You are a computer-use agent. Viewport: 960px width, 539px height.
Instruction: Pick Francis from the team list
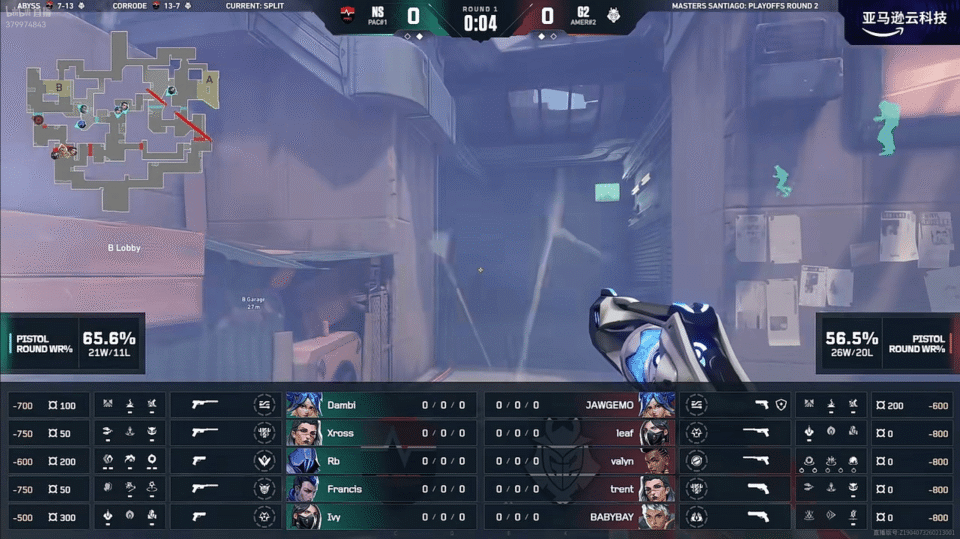tap(380, 489)
